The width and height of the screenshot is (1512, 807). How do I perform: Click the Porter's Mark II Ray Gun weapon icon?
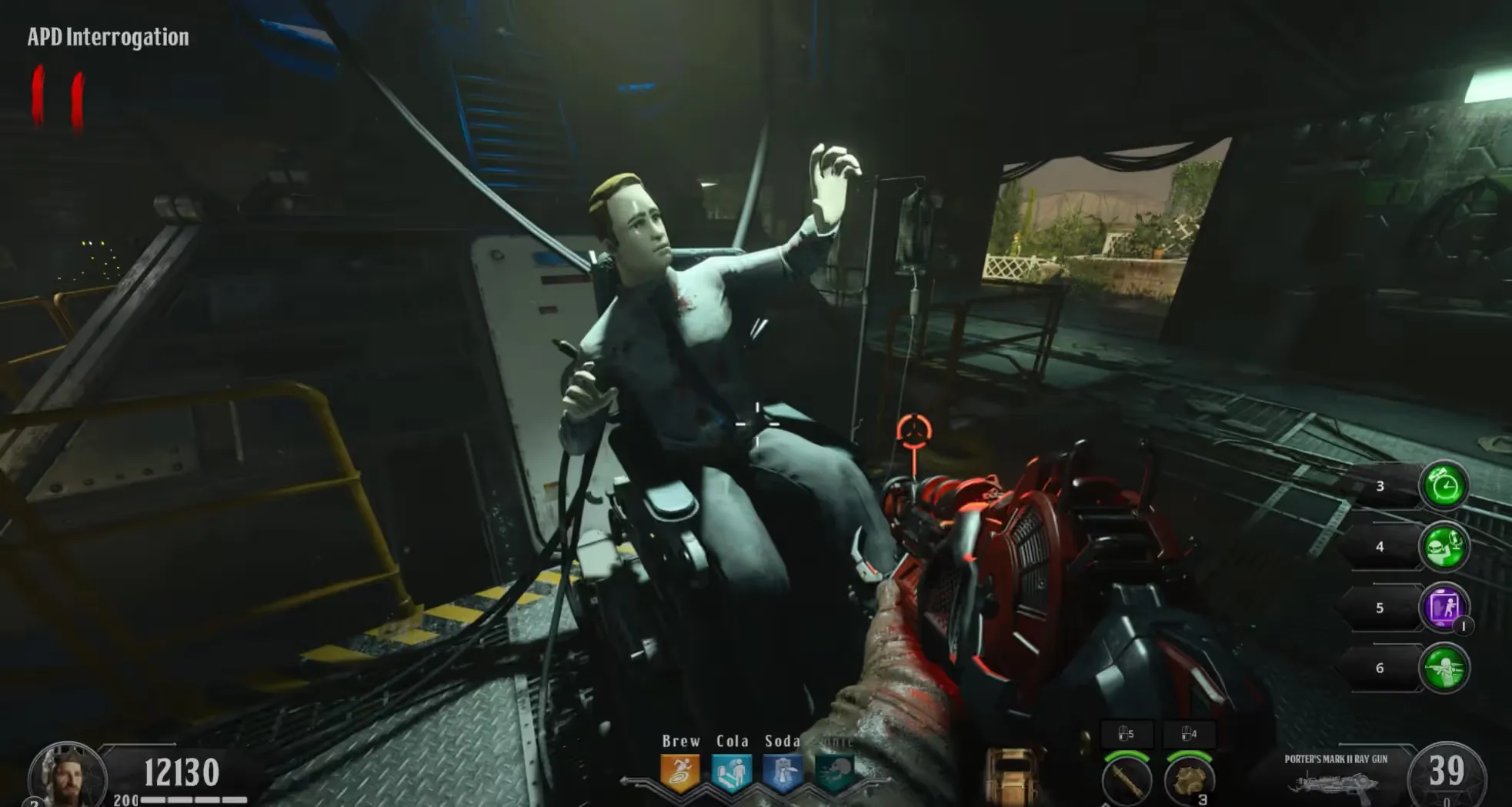[1335, 782]
